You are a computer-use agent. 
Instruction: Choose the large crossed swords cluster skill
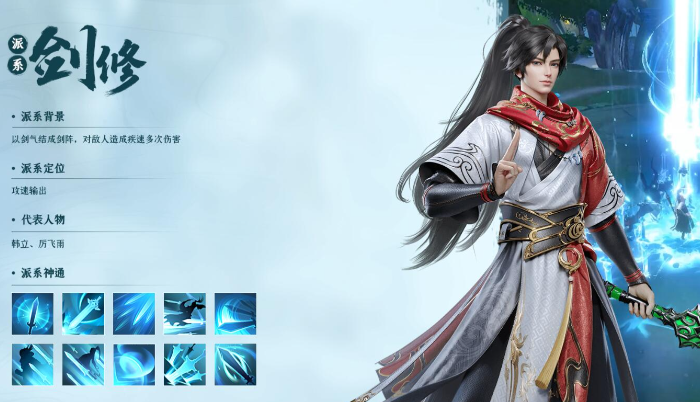[185, 364]
